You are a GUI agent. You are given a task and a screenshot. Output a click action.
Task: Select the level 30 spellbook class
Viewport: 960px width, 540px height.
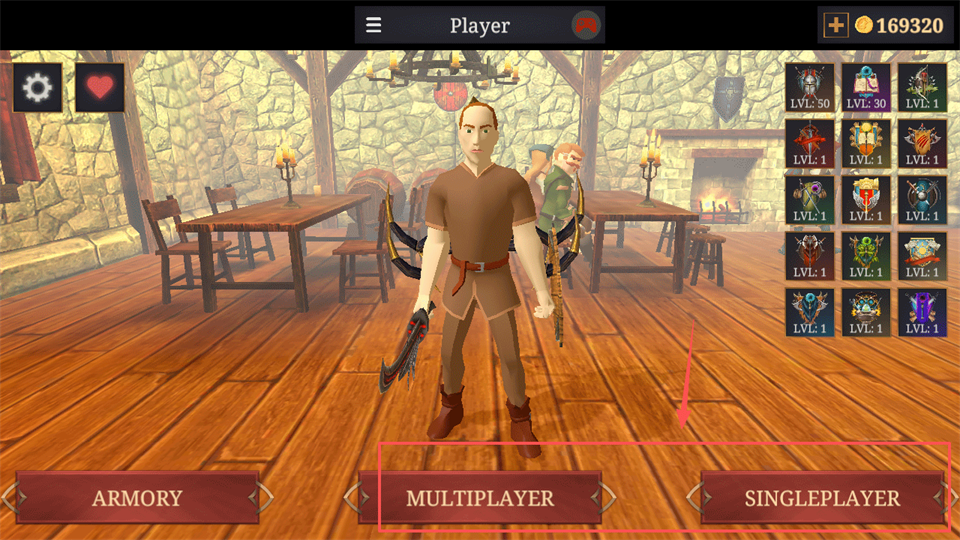click(866, 87)
